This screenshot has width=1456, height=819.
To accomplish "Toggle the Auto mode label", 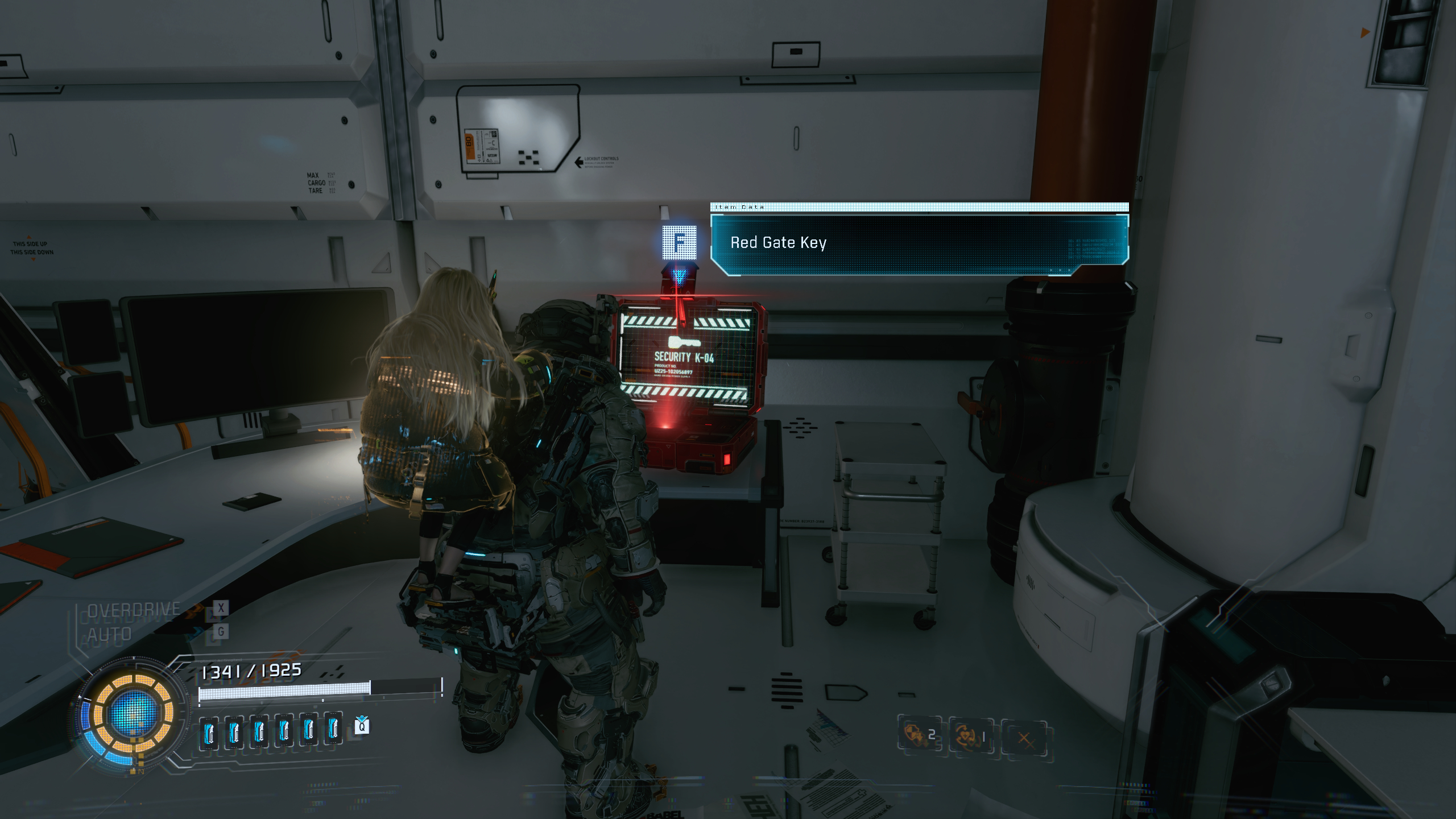I will click(x=110, y=634).
